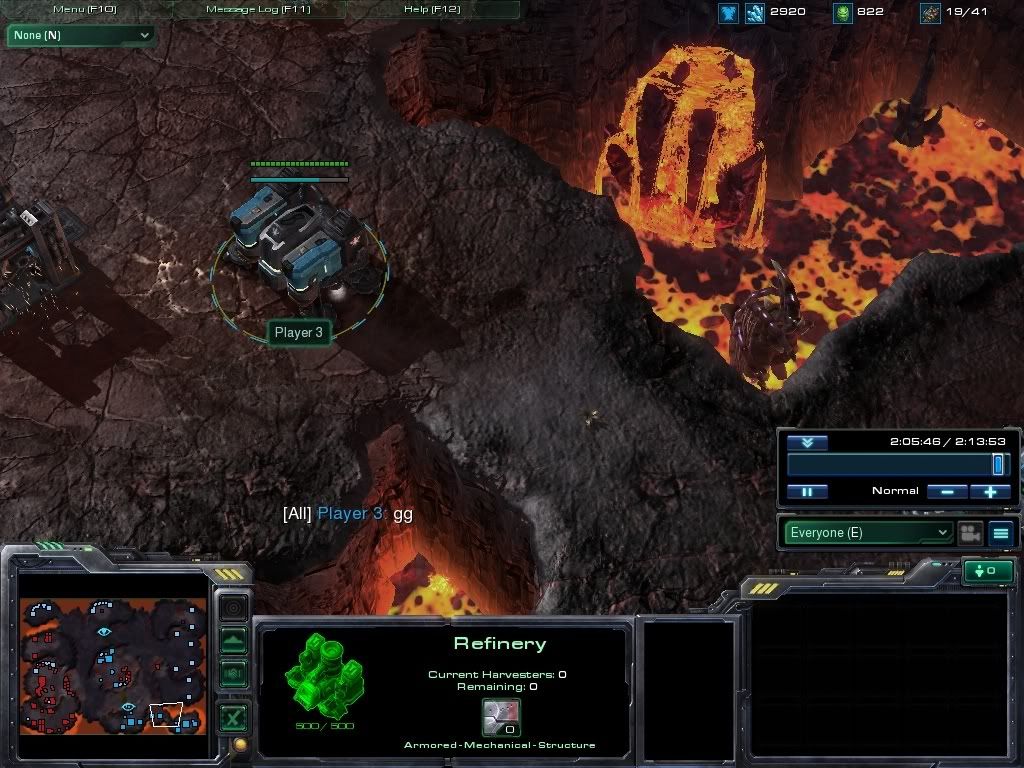
Task: Toggle the minimap color mode button
Action: (x=233, y=673)
